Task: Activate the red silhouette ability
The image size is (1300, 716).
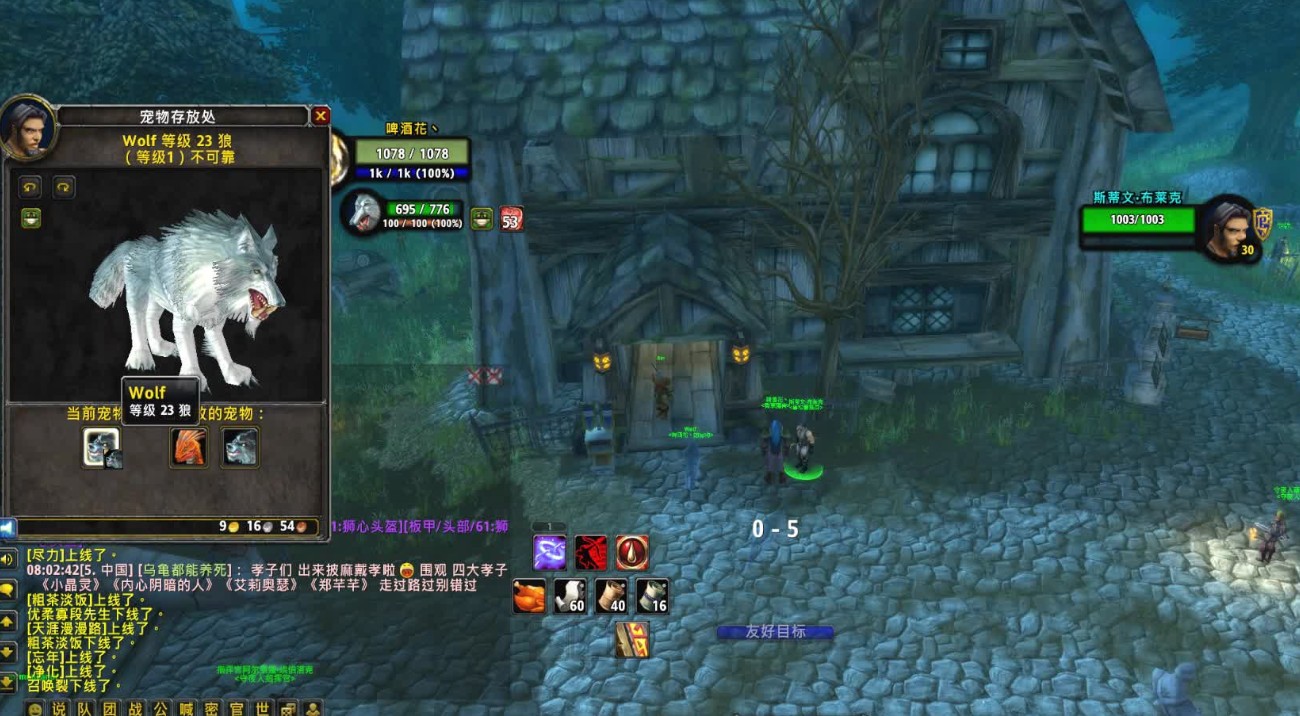Action: (591, 552)
